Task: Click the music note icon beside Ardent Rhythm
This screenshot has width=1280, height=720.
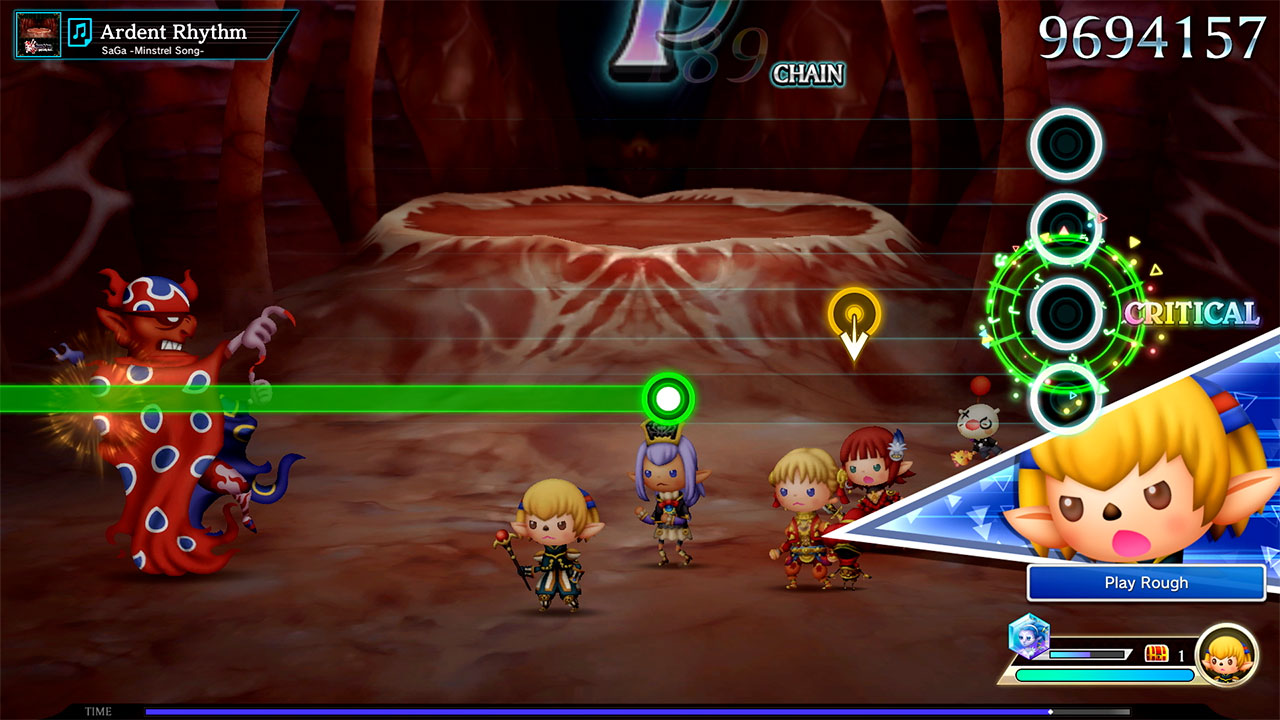Action: point(81,34)
